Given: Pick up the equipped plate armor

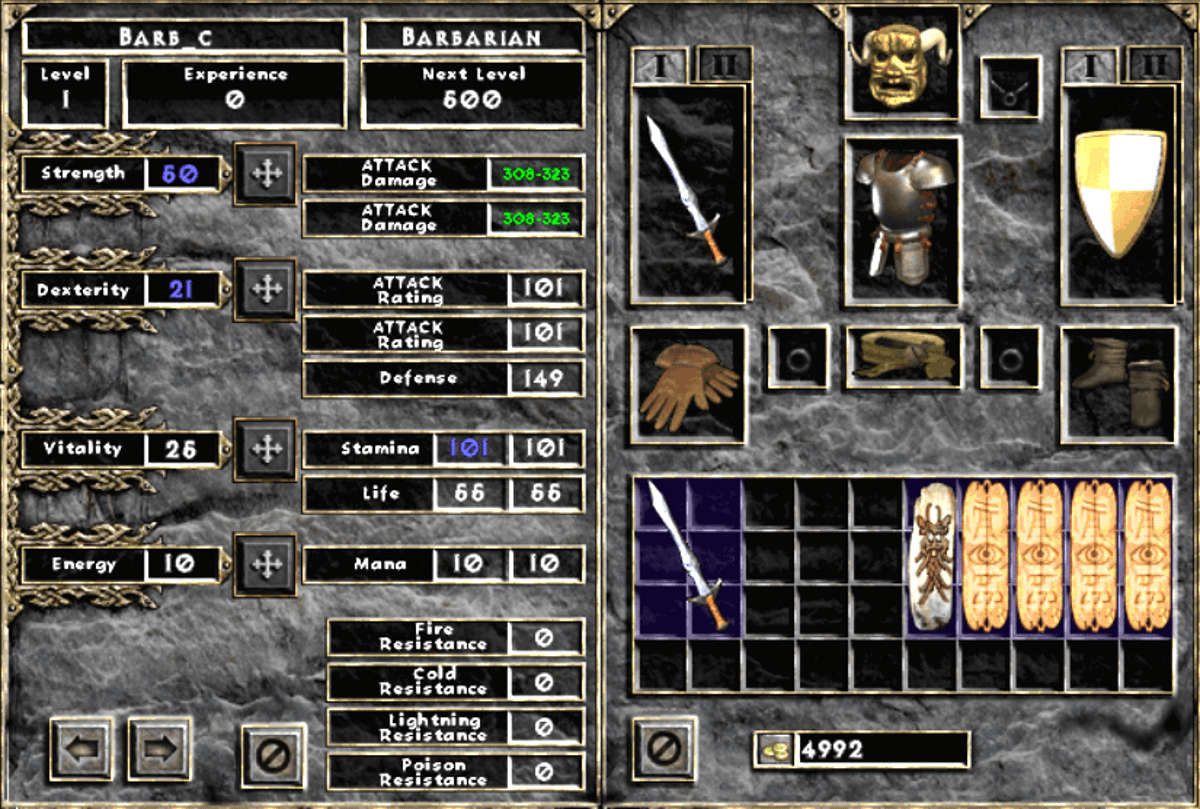Looking at the screenshot, I should pos(902,220).
